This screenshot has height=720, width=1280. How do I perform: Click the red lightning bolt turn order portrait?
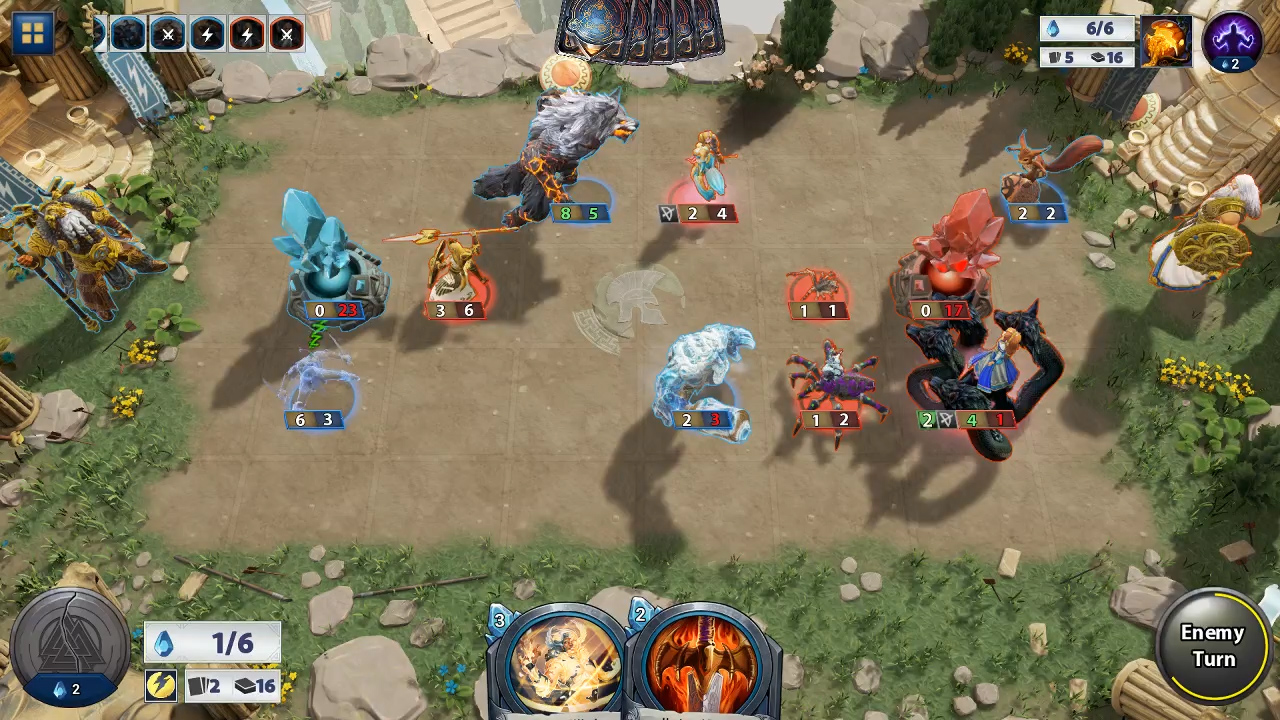247,34
